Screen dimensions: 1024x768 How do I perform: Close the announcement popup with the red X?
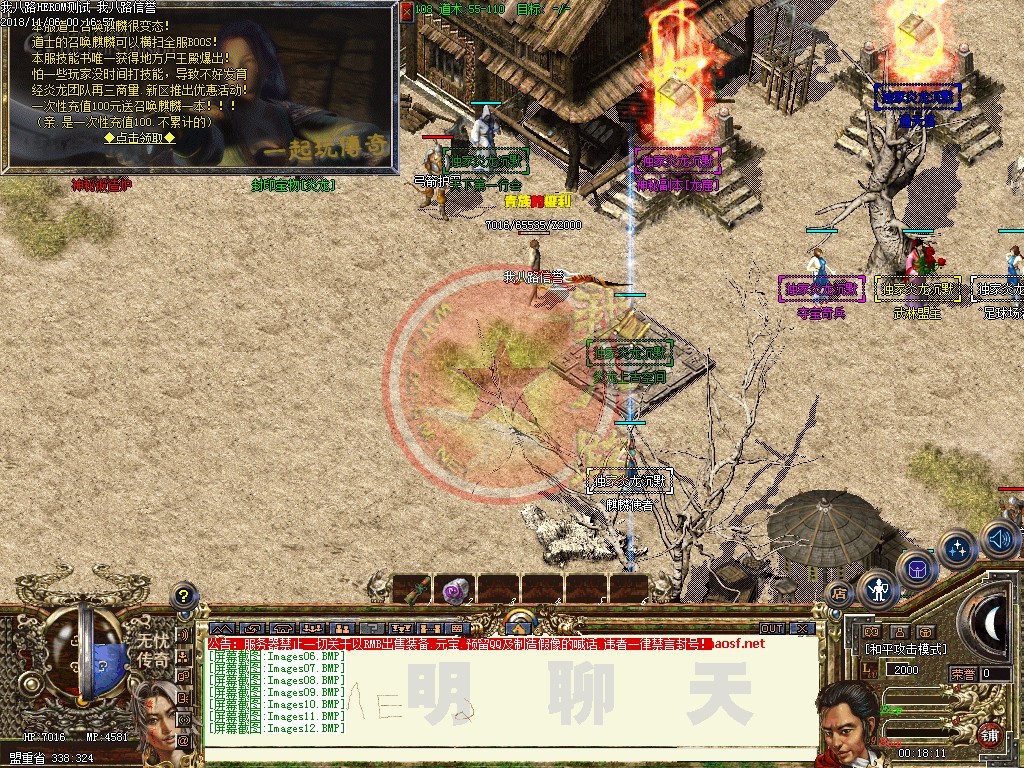[x=407, y=10]
